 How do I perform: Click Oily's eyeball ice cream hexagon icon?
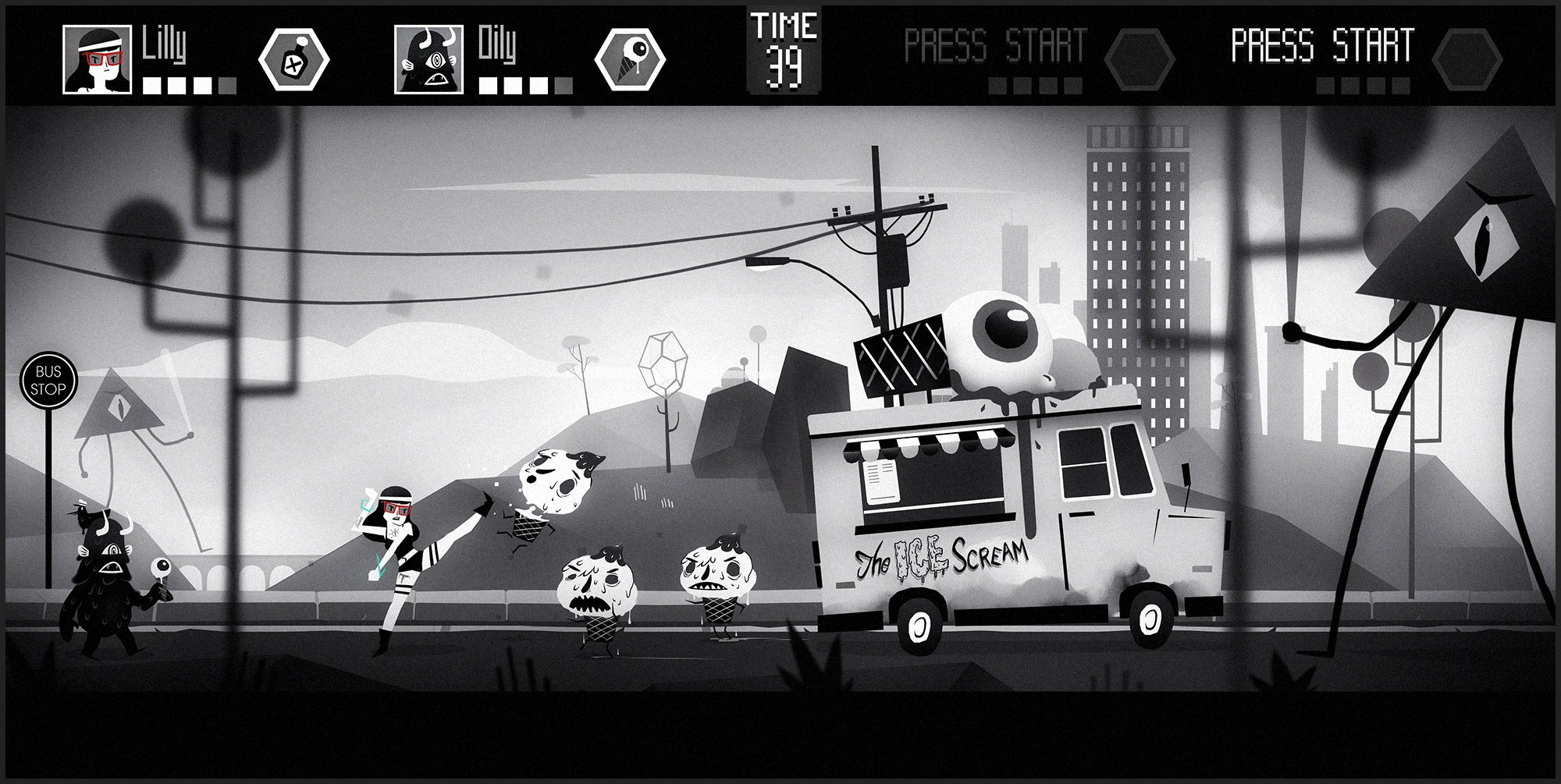[x=629, y=59]
